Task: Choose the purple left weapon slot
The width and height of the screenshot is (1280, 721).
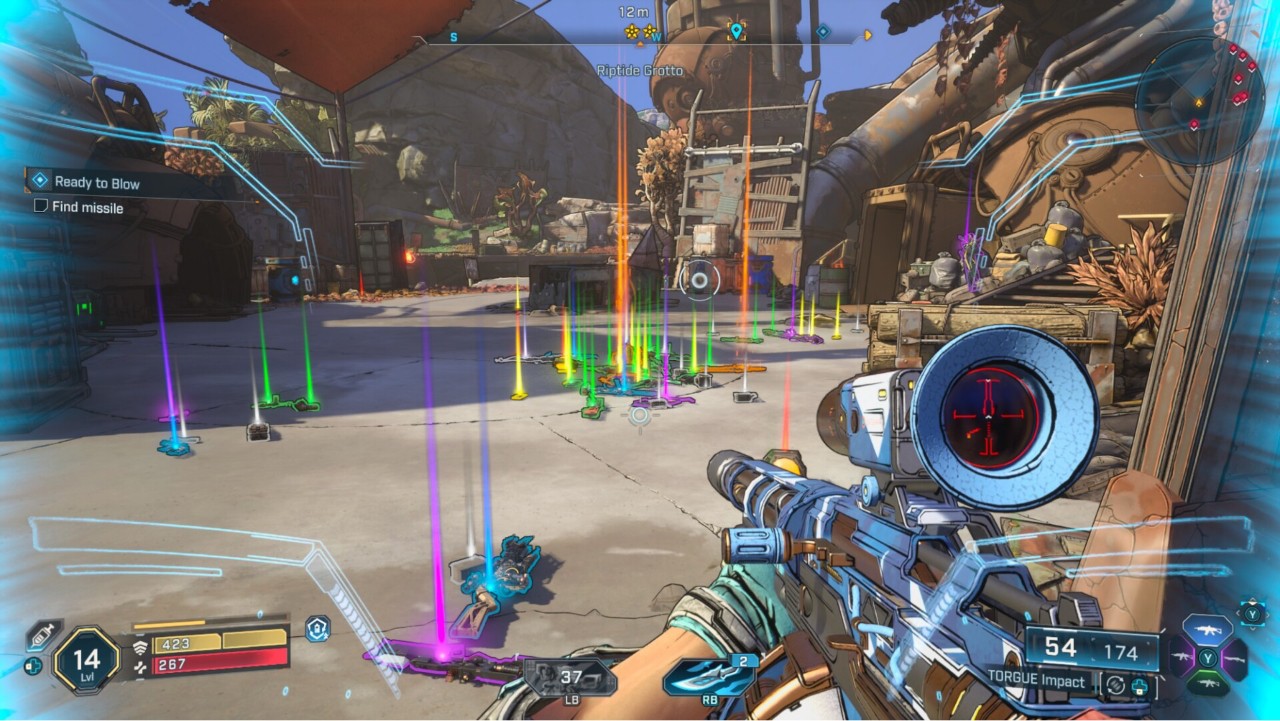Action: click(x=1182, y=659)
